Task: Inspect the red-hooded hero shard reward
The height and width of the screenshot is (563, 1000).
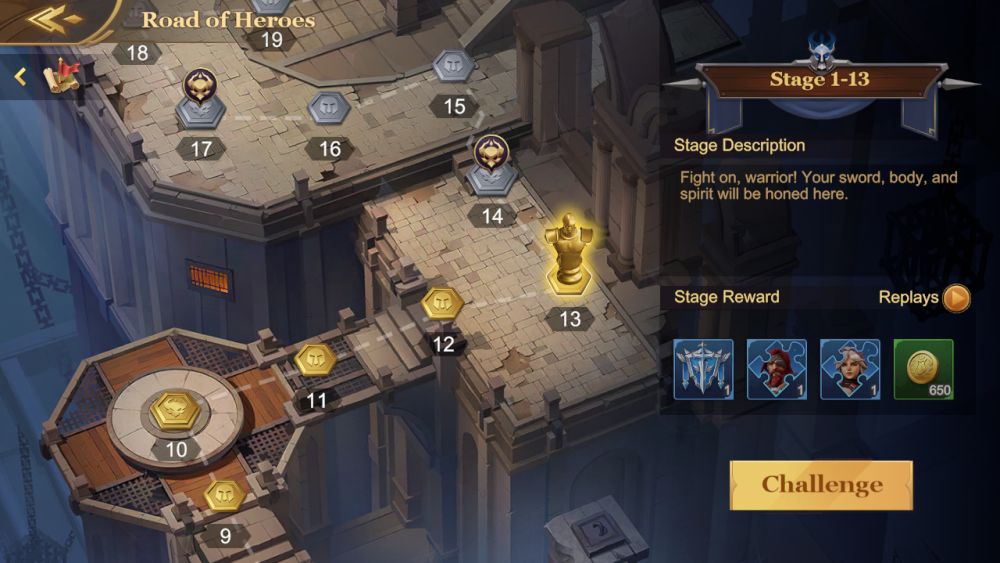Action: point(777,369)
